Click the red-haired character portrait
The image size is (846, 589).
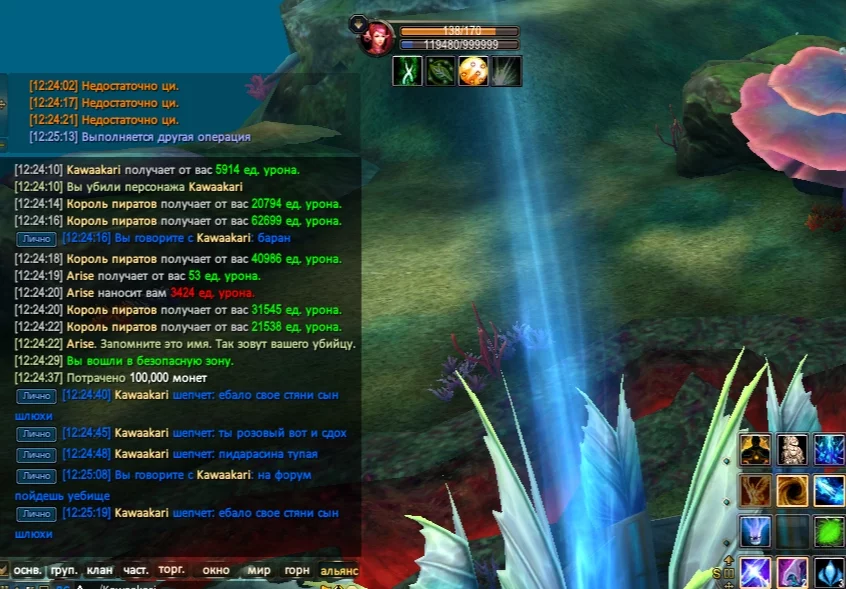pos(378,39)
